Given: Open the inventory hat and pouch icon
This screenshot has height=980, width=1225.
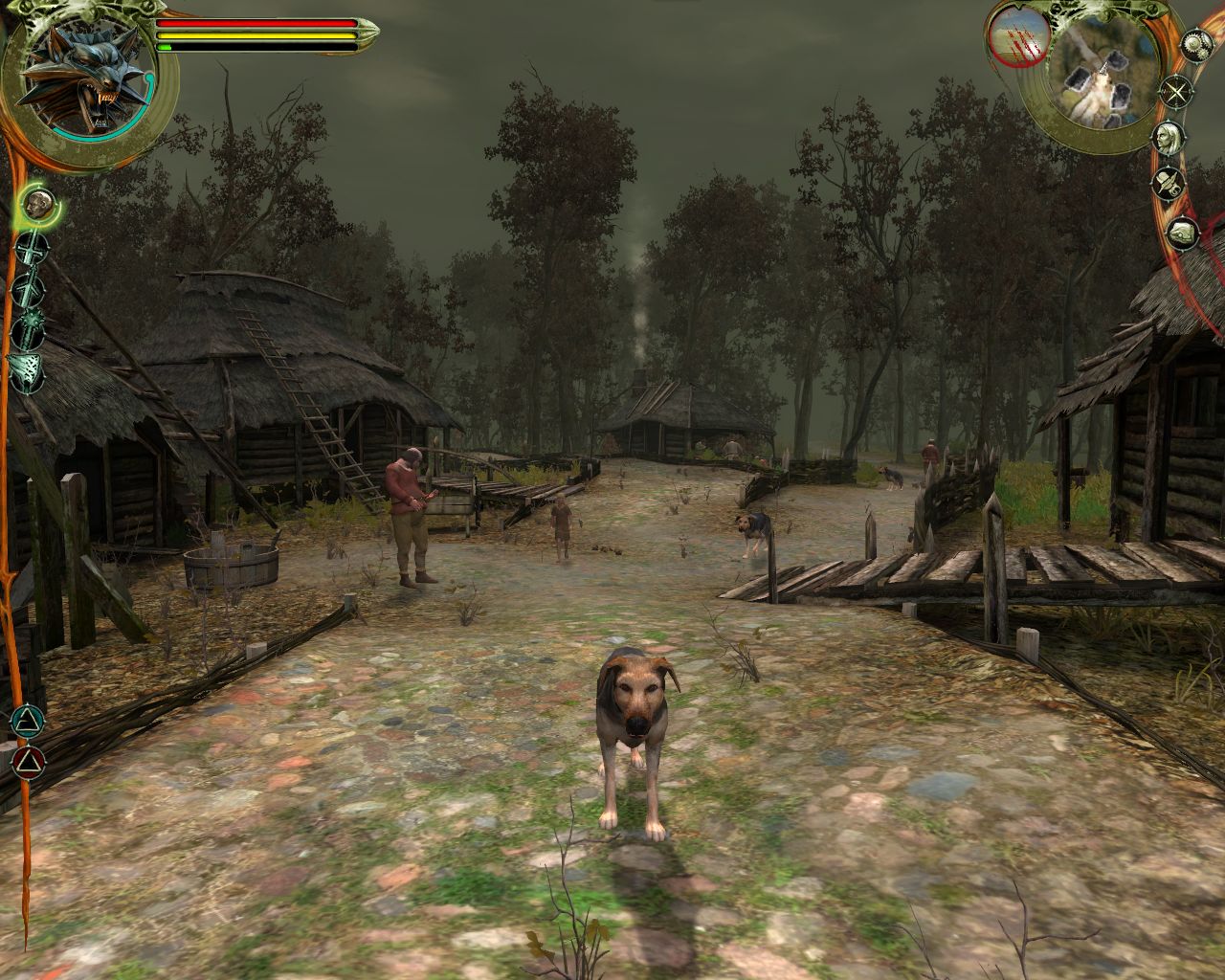Looking at the screenshot, I should coord(1169,183).
